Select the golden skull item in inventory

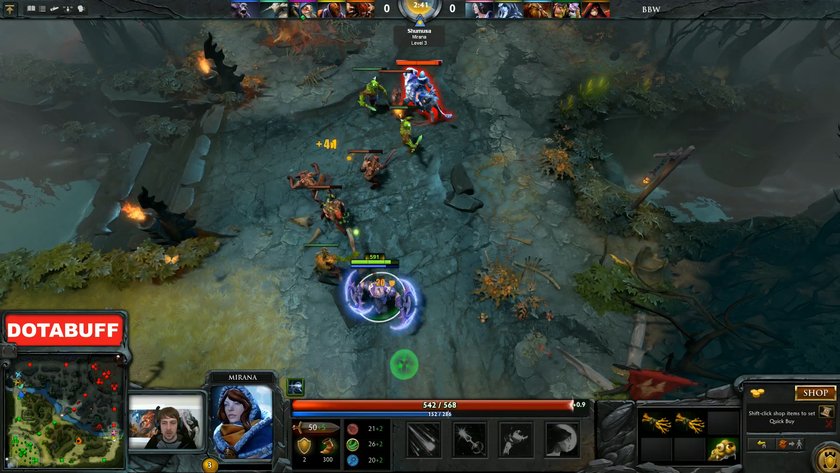[723, 449]
